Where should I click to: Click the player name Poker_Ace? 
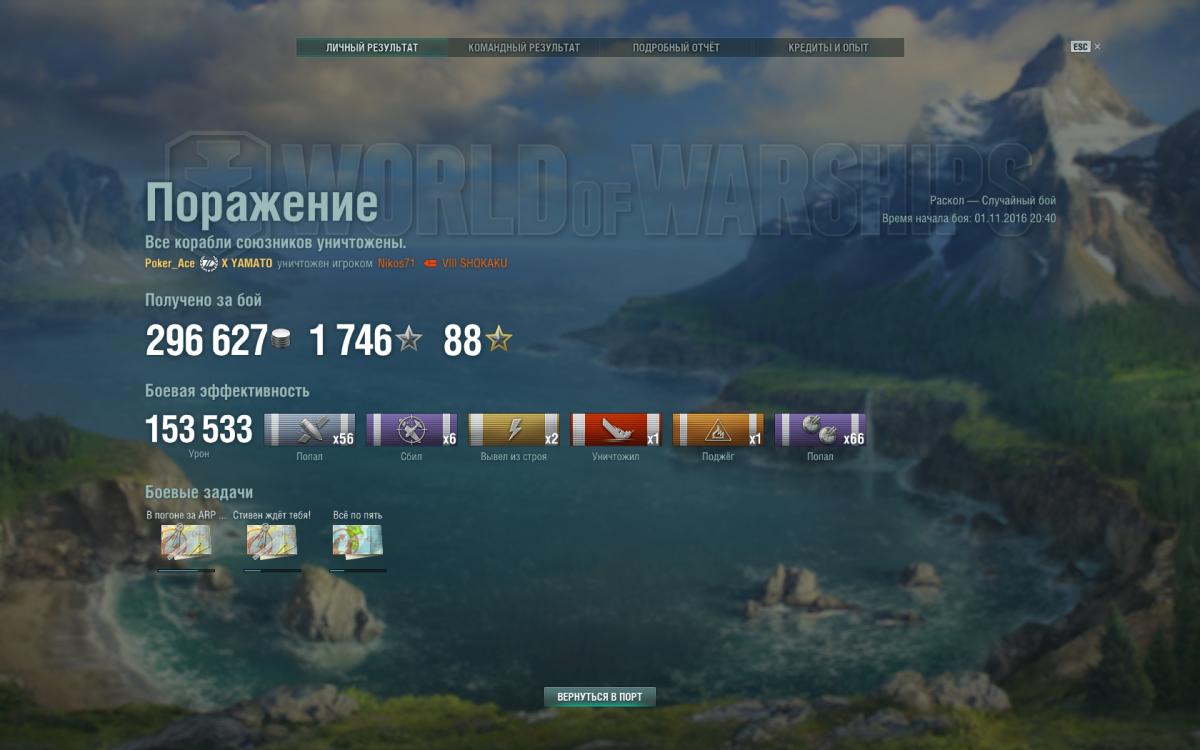[x=170, y=263]
